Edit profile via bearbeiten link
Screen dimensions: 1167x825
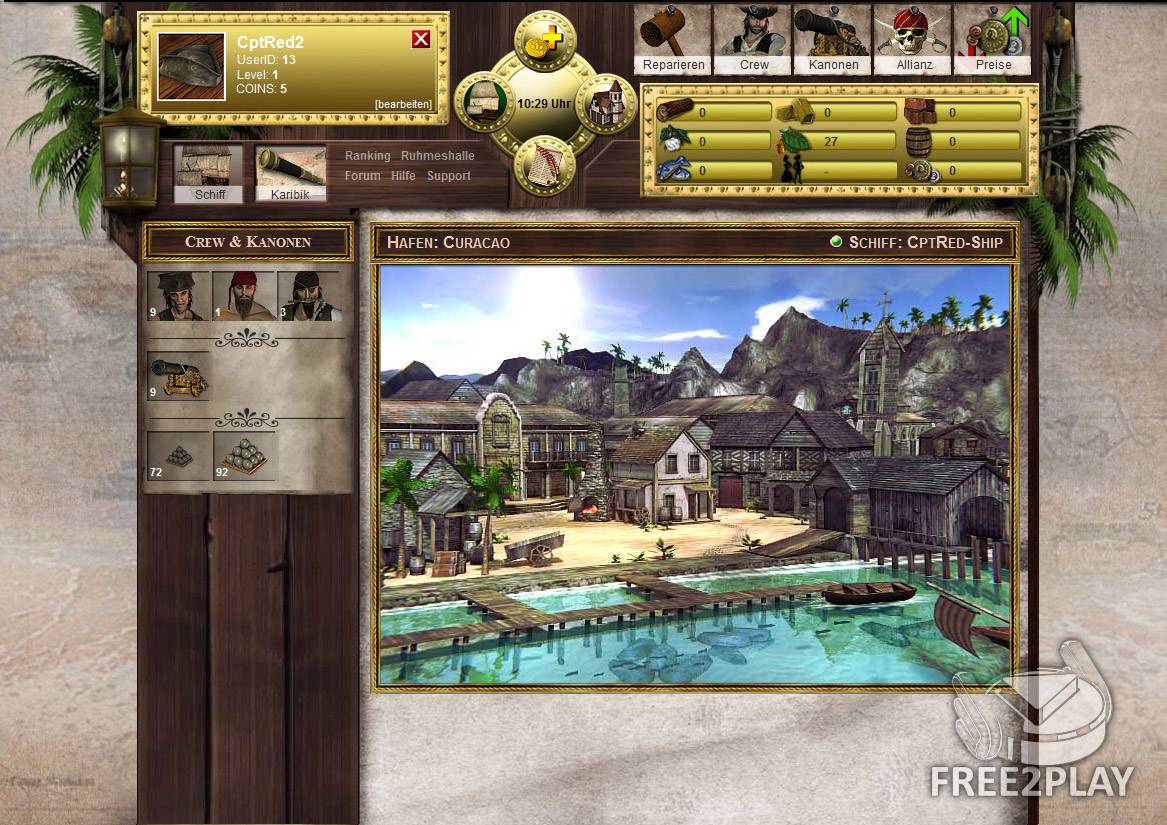point(403,104)
